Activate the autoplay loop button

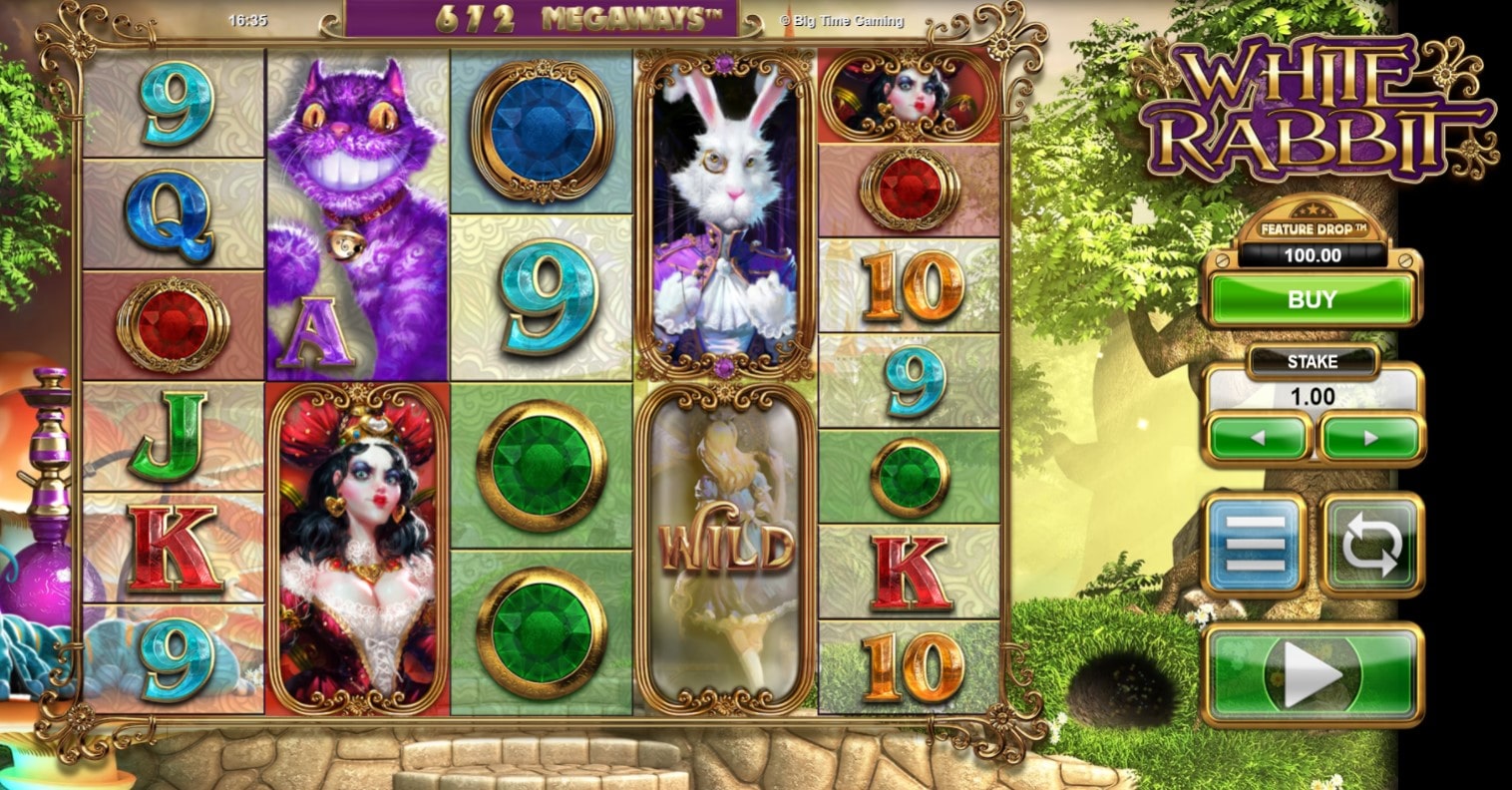point(1371,545)
